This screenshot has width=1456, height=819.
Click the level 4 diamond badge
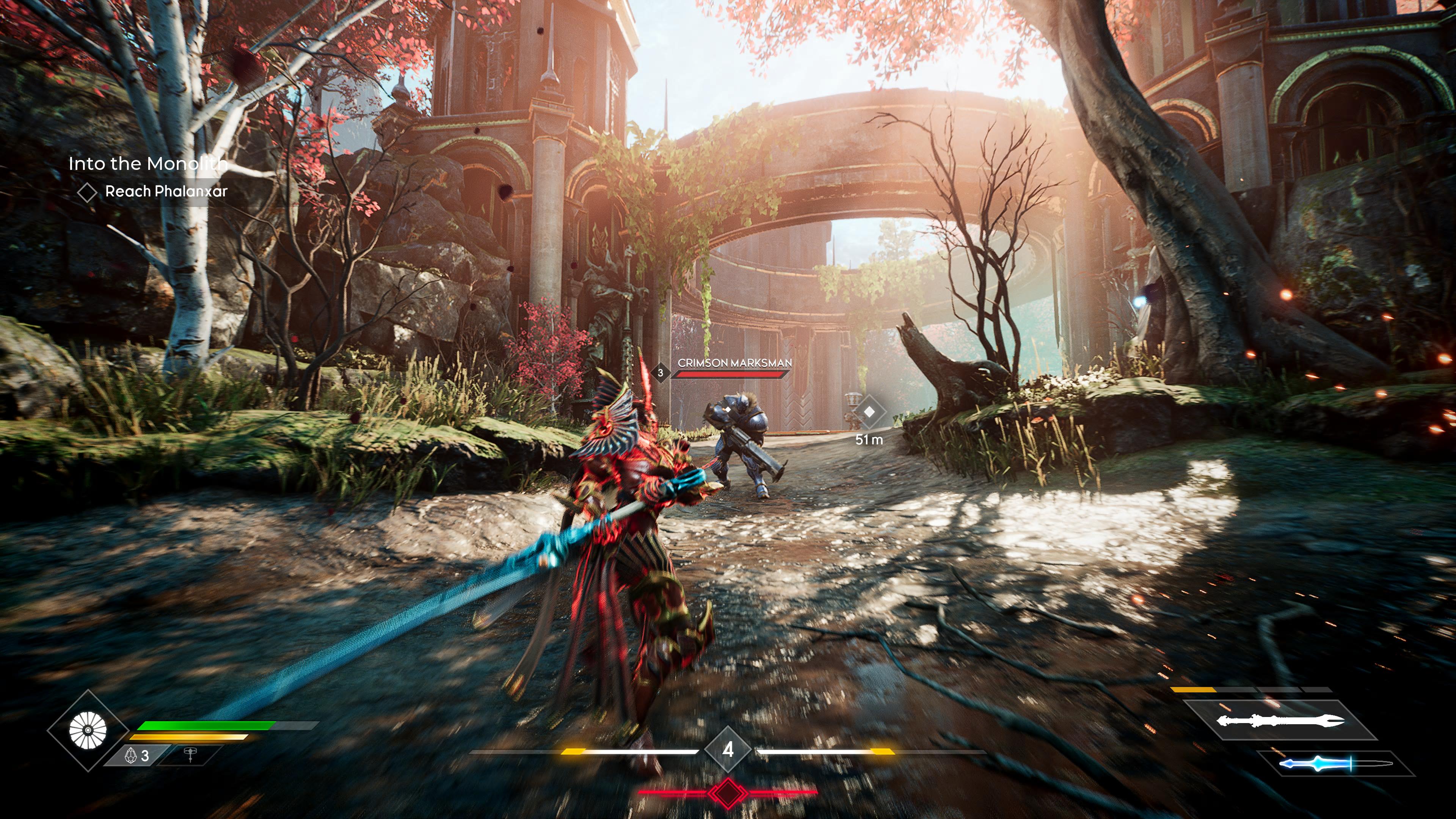pyautogui.click(x=728, y=750)
